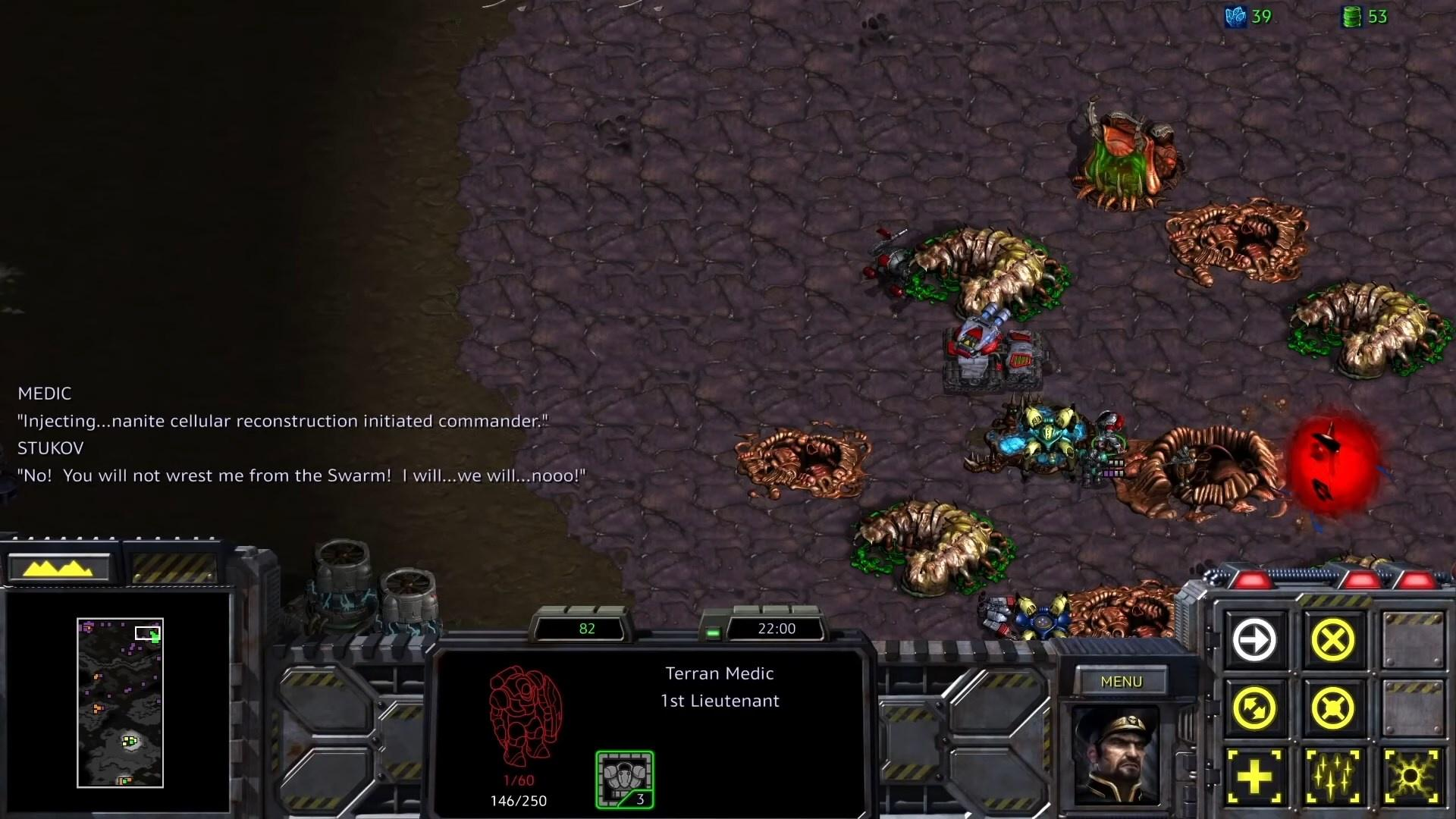Click the red Medic wireframe
The image size is (1456, 819).
point(524,717)
